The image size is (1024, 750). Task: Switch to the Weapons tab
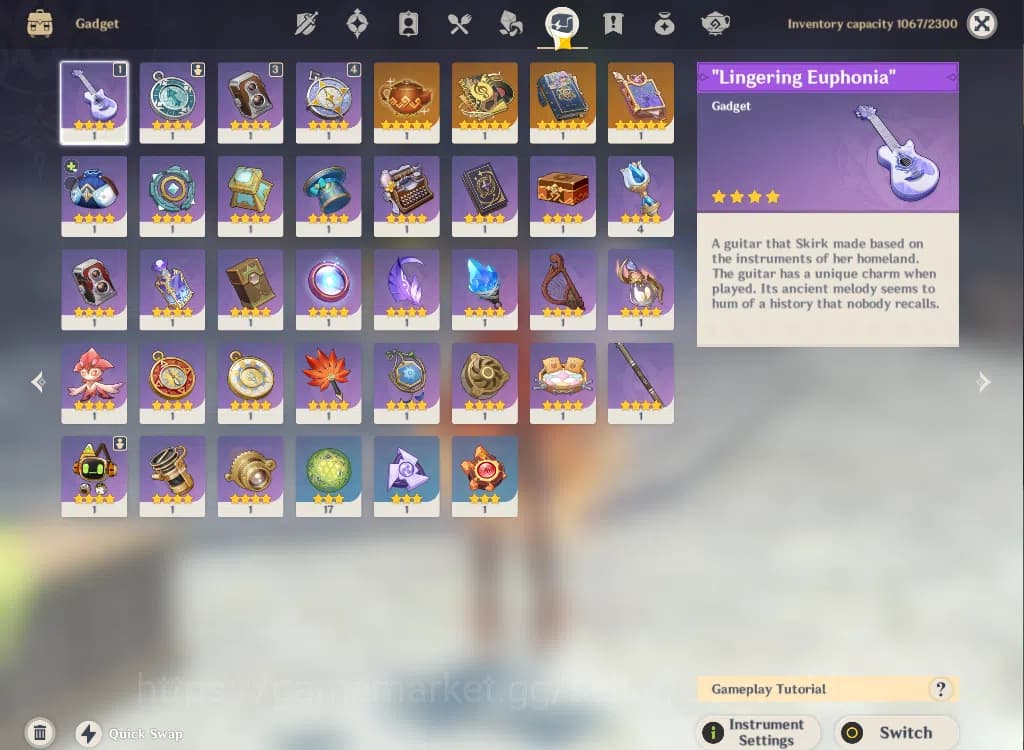(306, 24)
